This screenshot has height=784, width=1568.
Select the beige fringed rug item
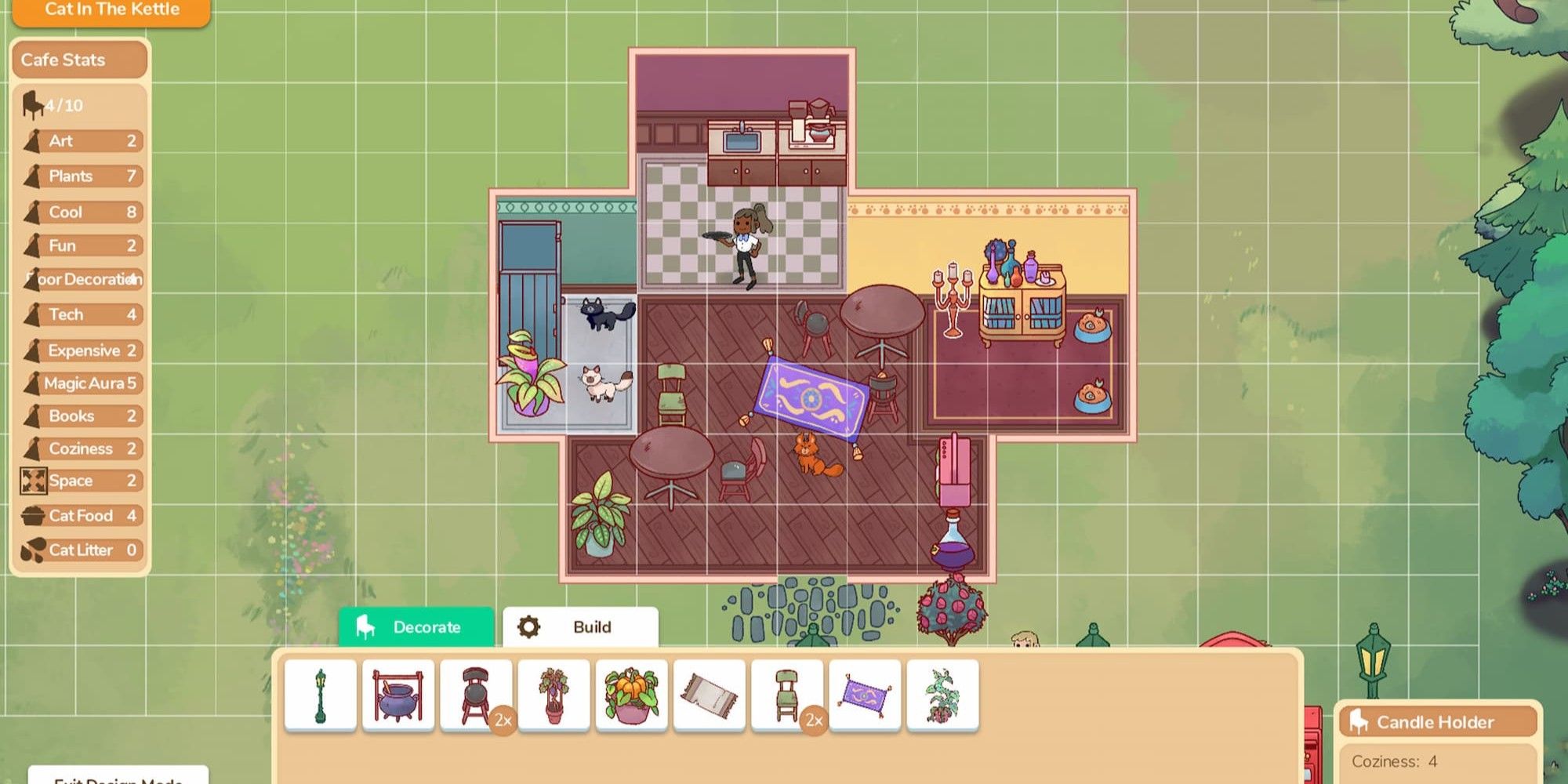(710, 695)
